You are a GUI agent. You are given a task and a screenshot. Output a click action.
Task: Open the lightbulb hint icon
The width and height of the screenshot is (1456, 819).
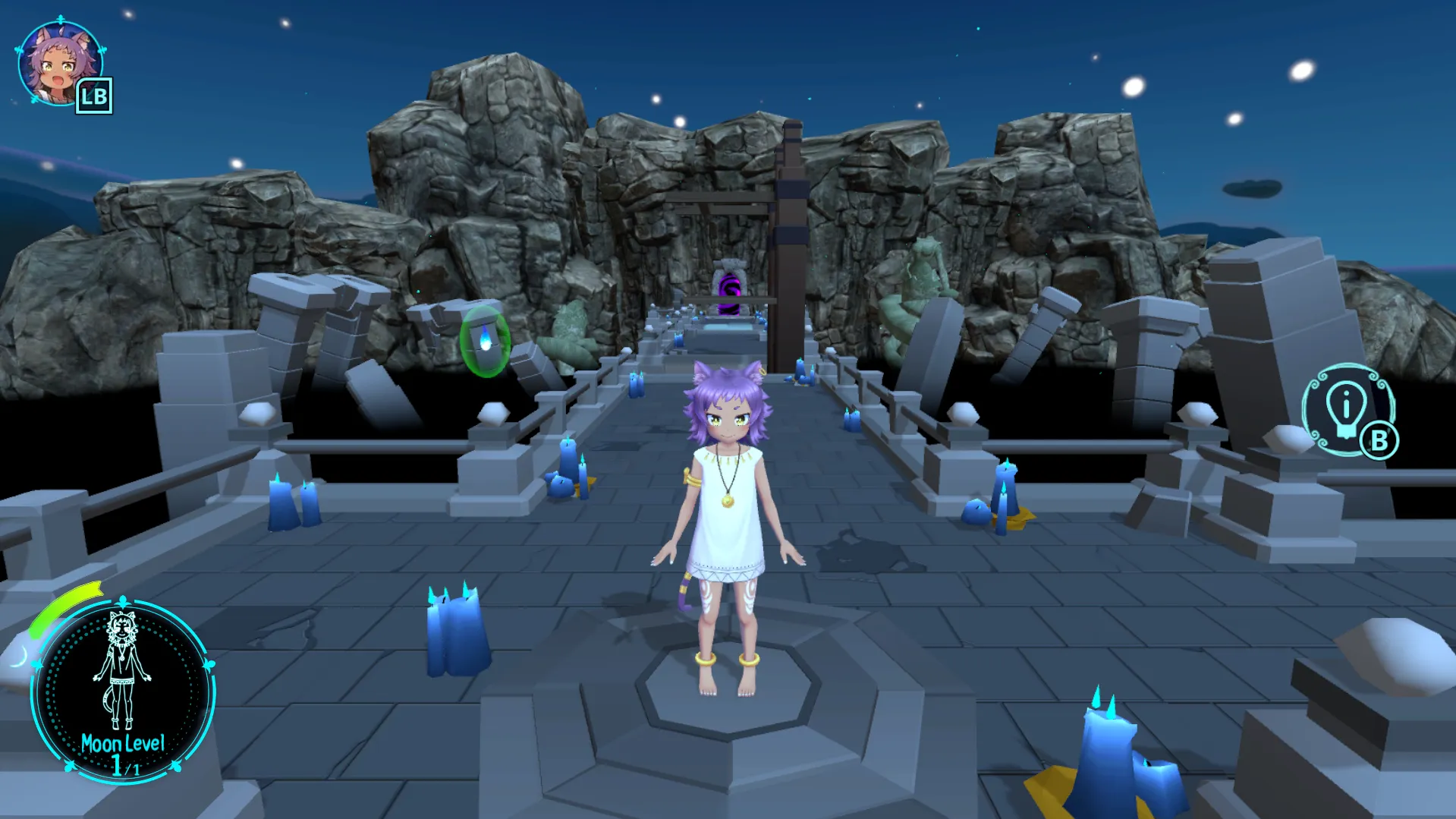click(1346, 410)
